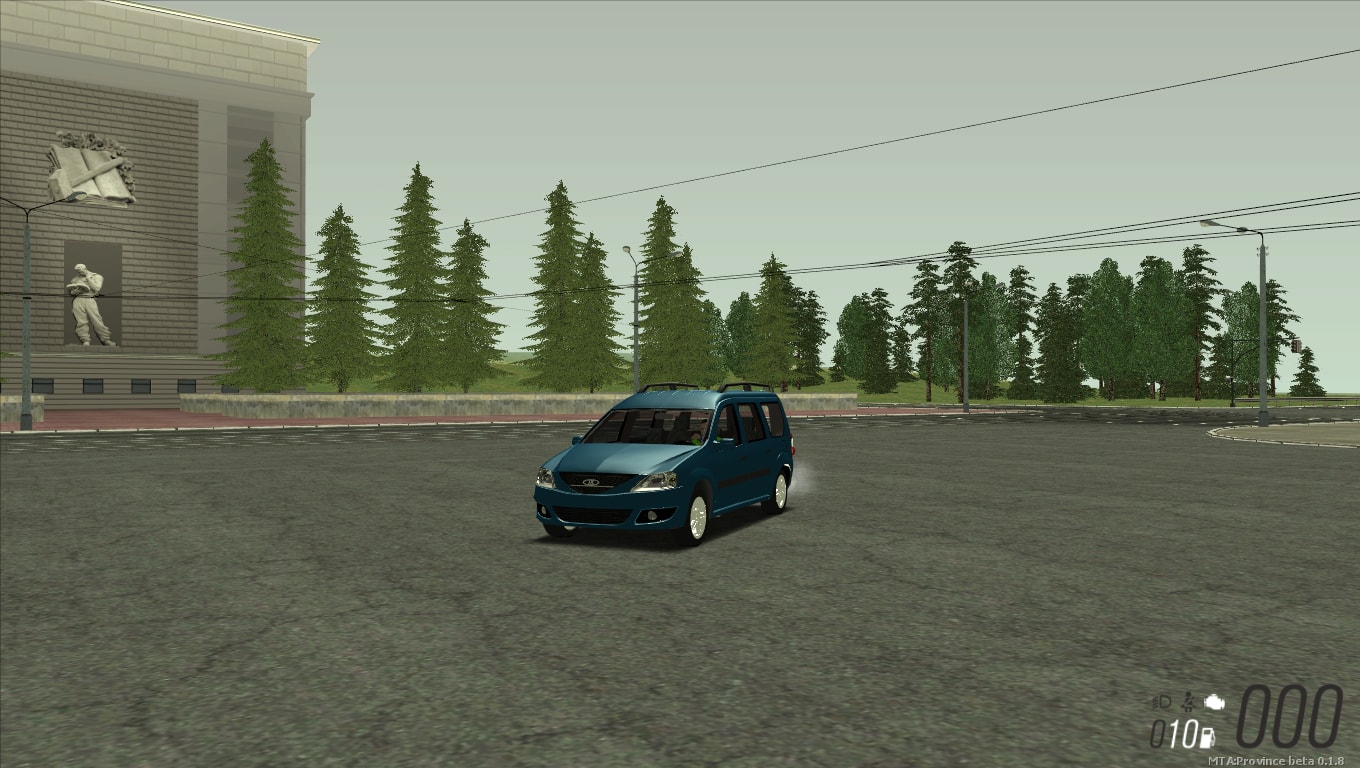Click the white engine status icon
Image resolution: width=1360 pixels, height=768 pixels.
pos(1214,702)
